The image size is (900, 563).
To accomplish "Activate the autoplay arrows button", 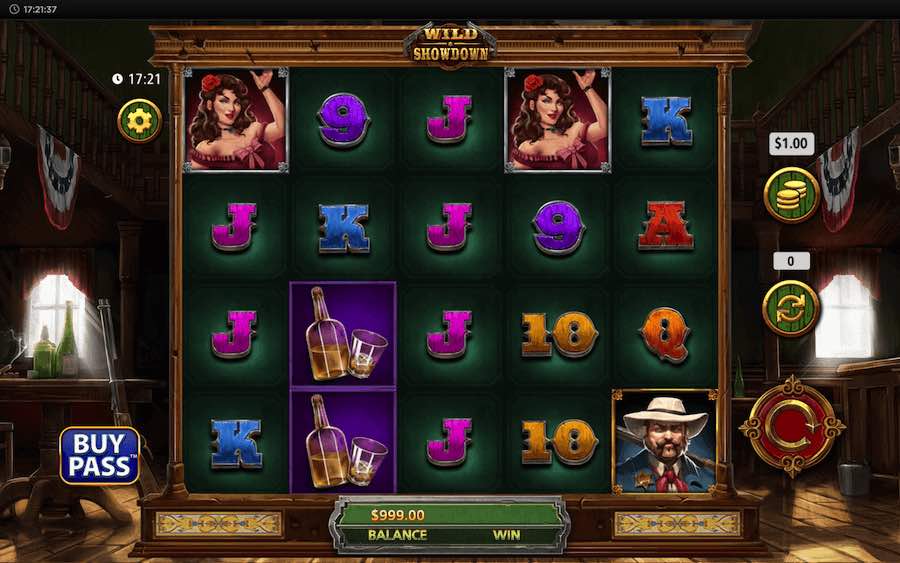I will 791,307.
